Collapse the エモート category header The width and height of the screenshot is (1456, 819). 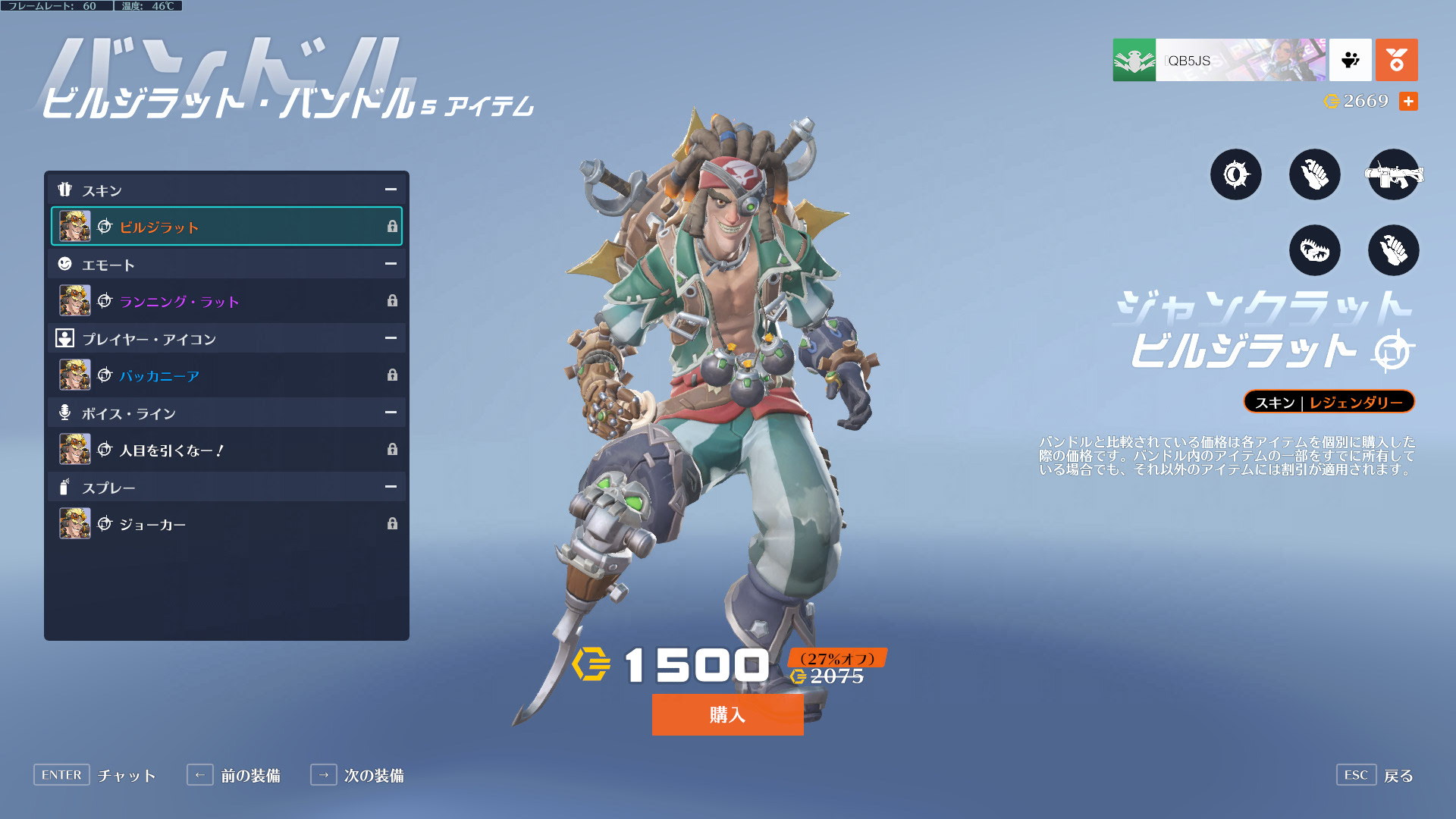pos(391,264)
